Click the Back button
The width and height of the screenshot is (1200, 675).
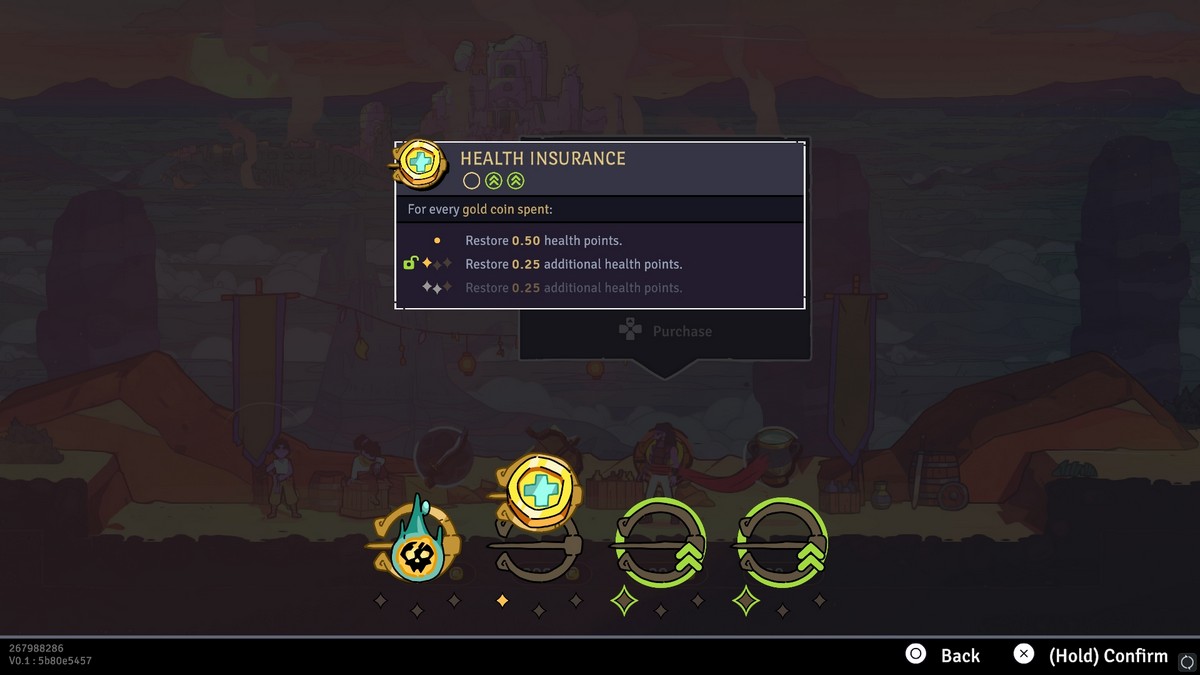coord(943,655)
